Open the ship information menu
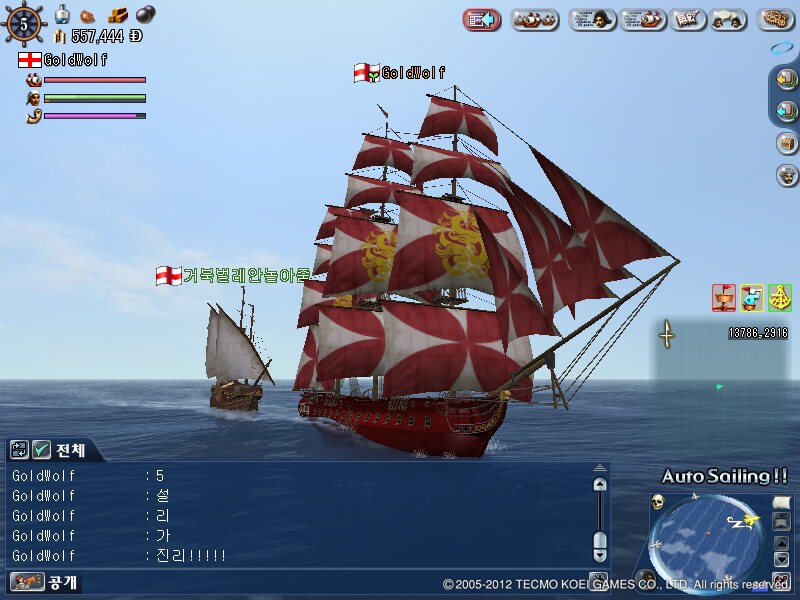 (643, 19)
